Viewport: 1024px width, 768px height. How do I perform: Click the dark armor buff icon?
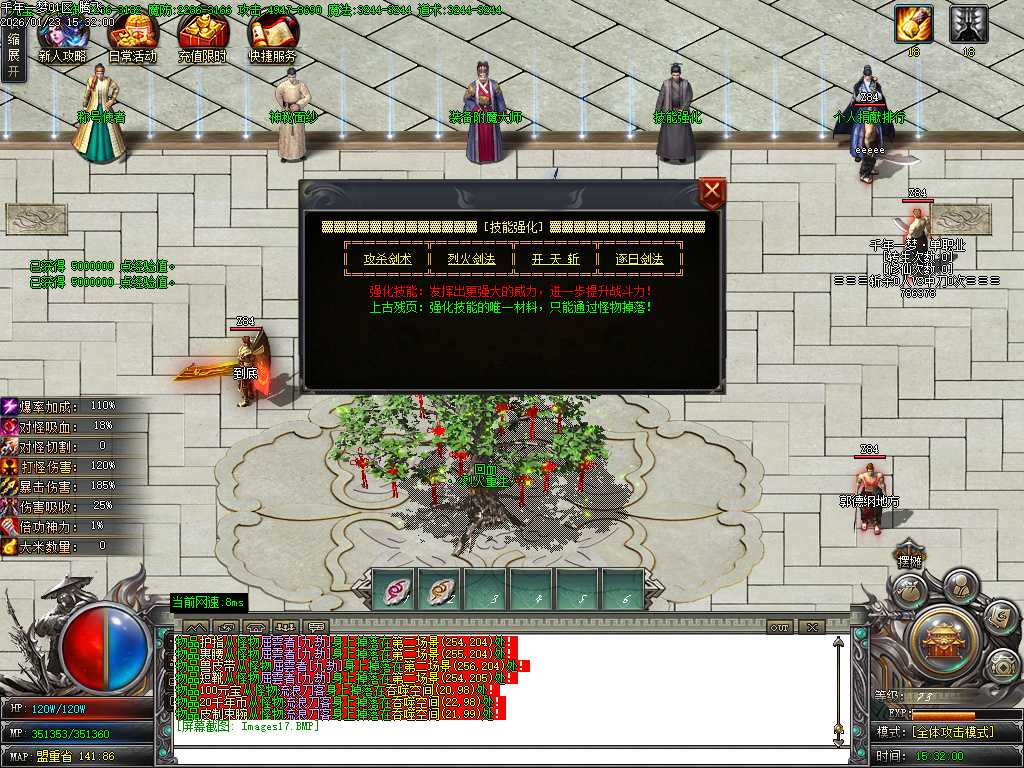coord(968,24)
